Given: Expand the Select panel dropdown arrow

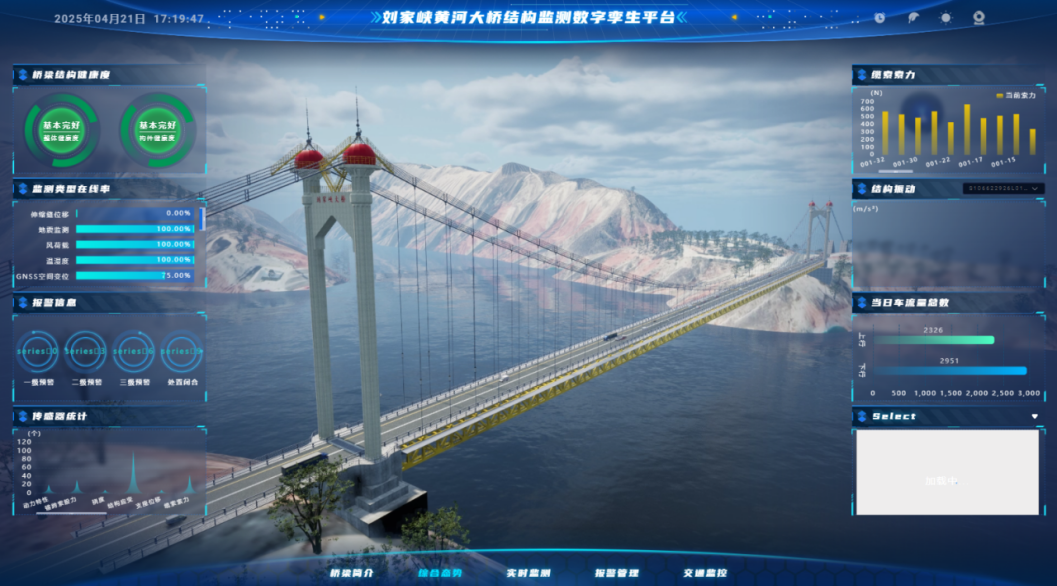Looking at the screenshot, I should [x=1035, y=416].
